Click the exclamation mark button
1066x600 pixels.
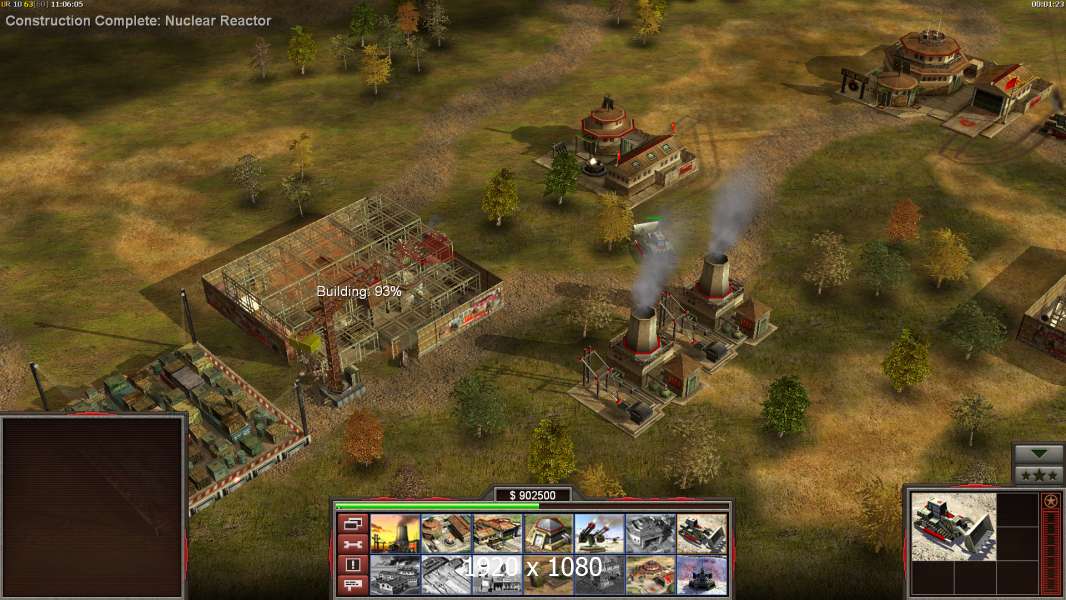(351, 565)
